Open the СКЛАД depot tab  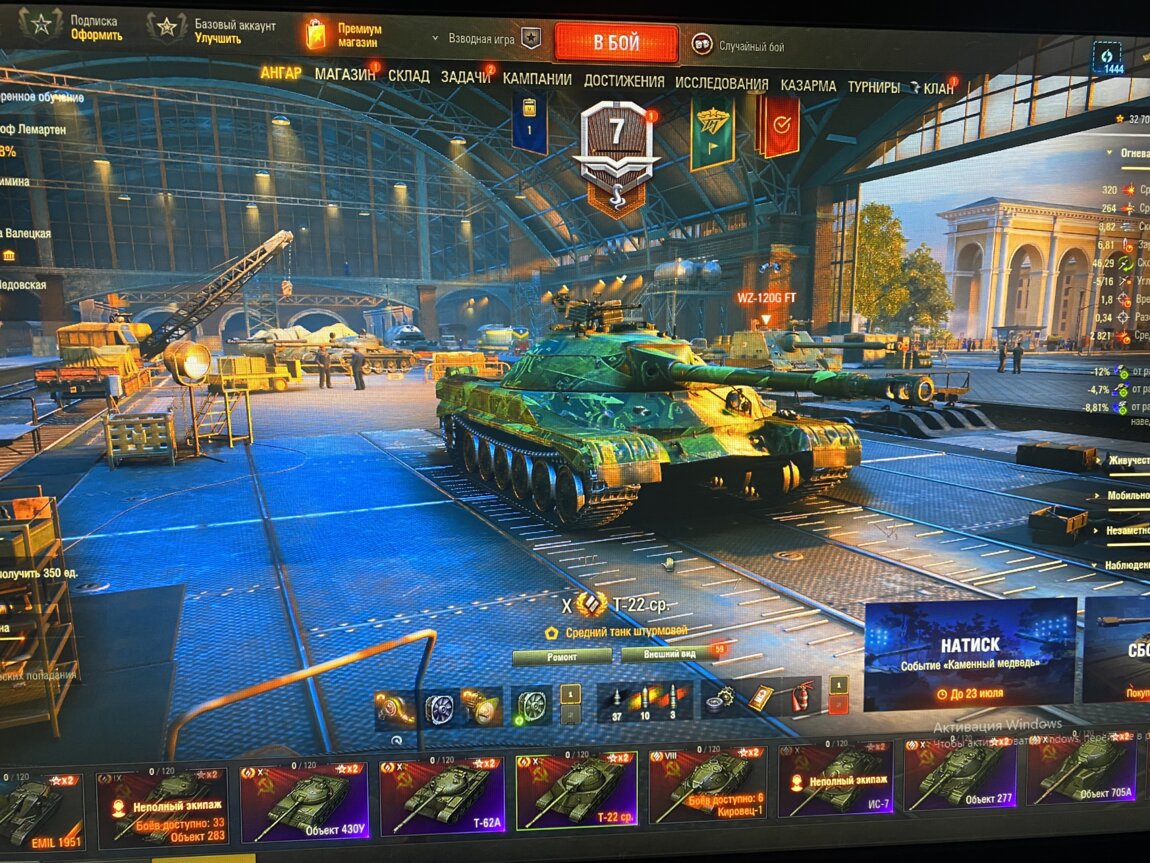coord(408,76)
